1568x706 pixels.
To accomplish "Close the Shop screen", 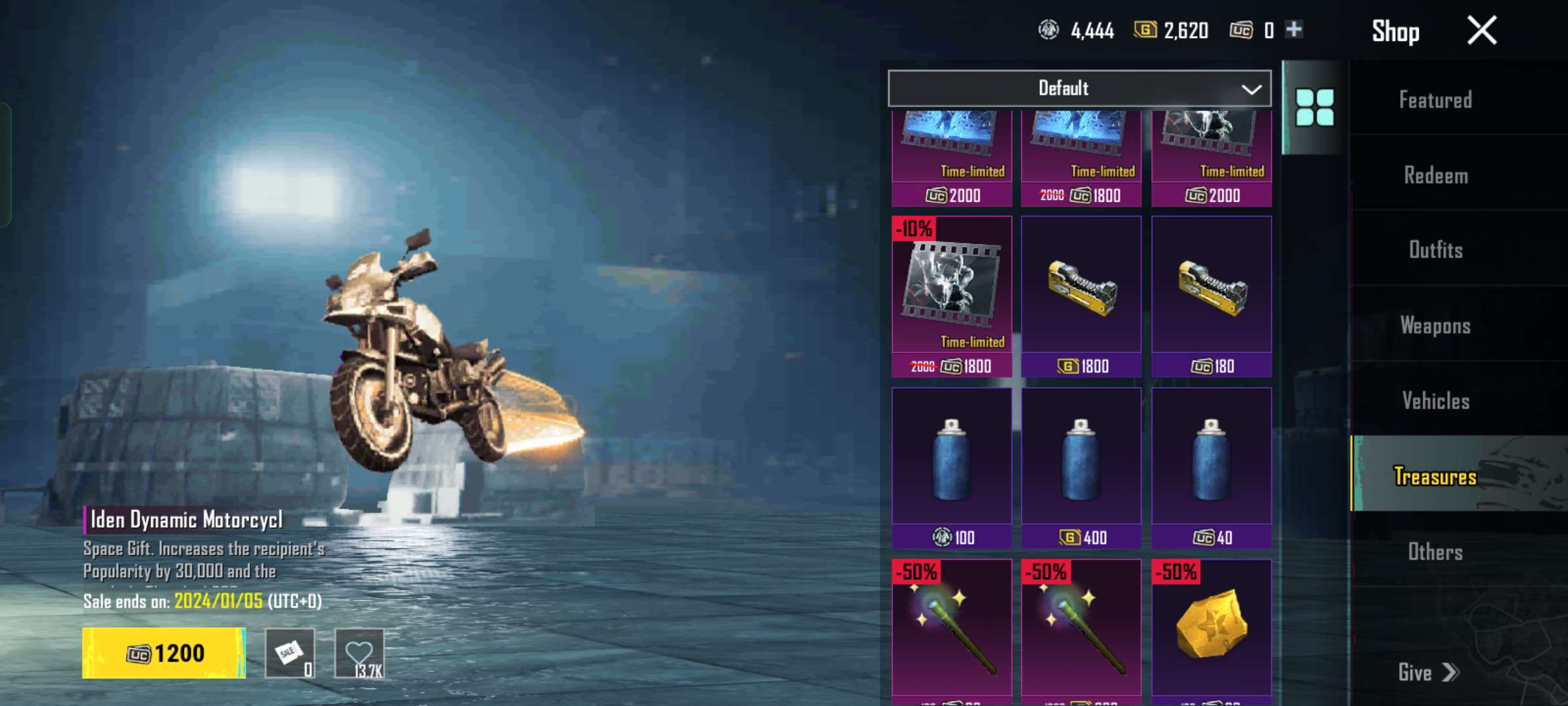I will point(1481,31).
